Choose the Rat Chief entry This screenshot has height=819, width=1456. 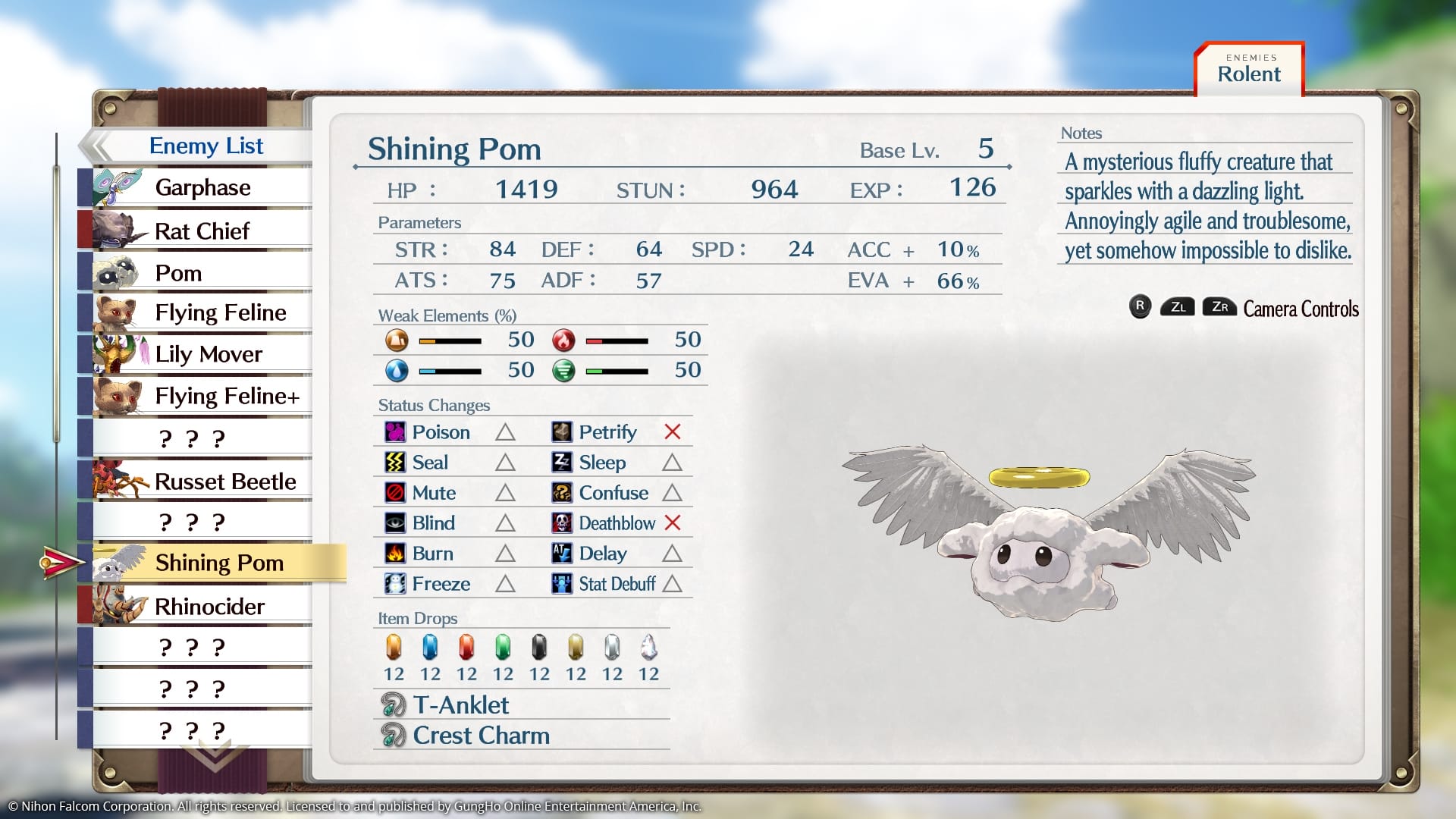tap(202, 231)
